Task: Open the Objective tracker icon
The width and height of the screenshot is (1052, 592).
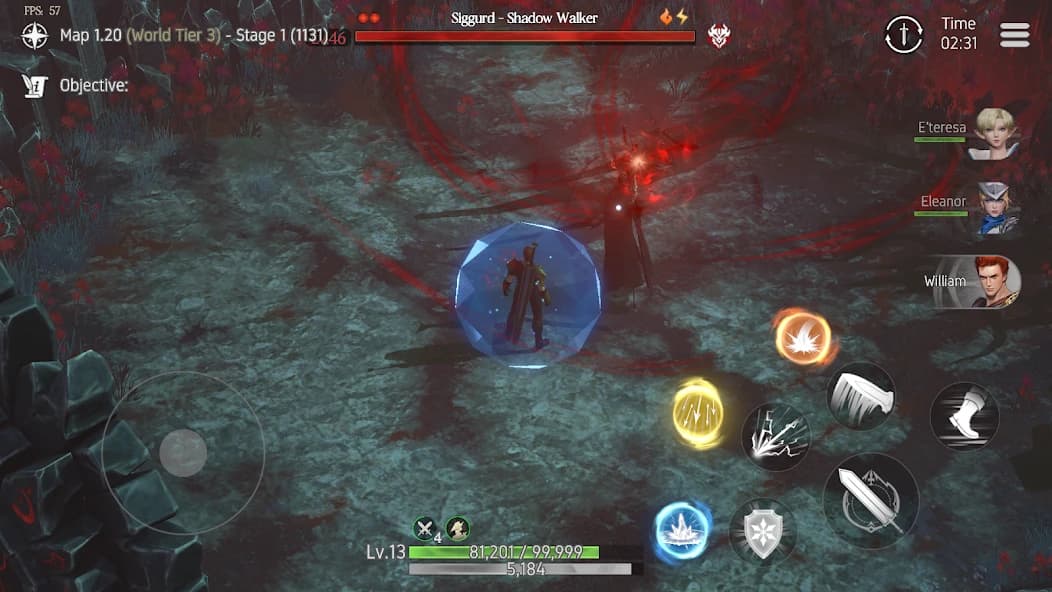Action: coord(36,86)
